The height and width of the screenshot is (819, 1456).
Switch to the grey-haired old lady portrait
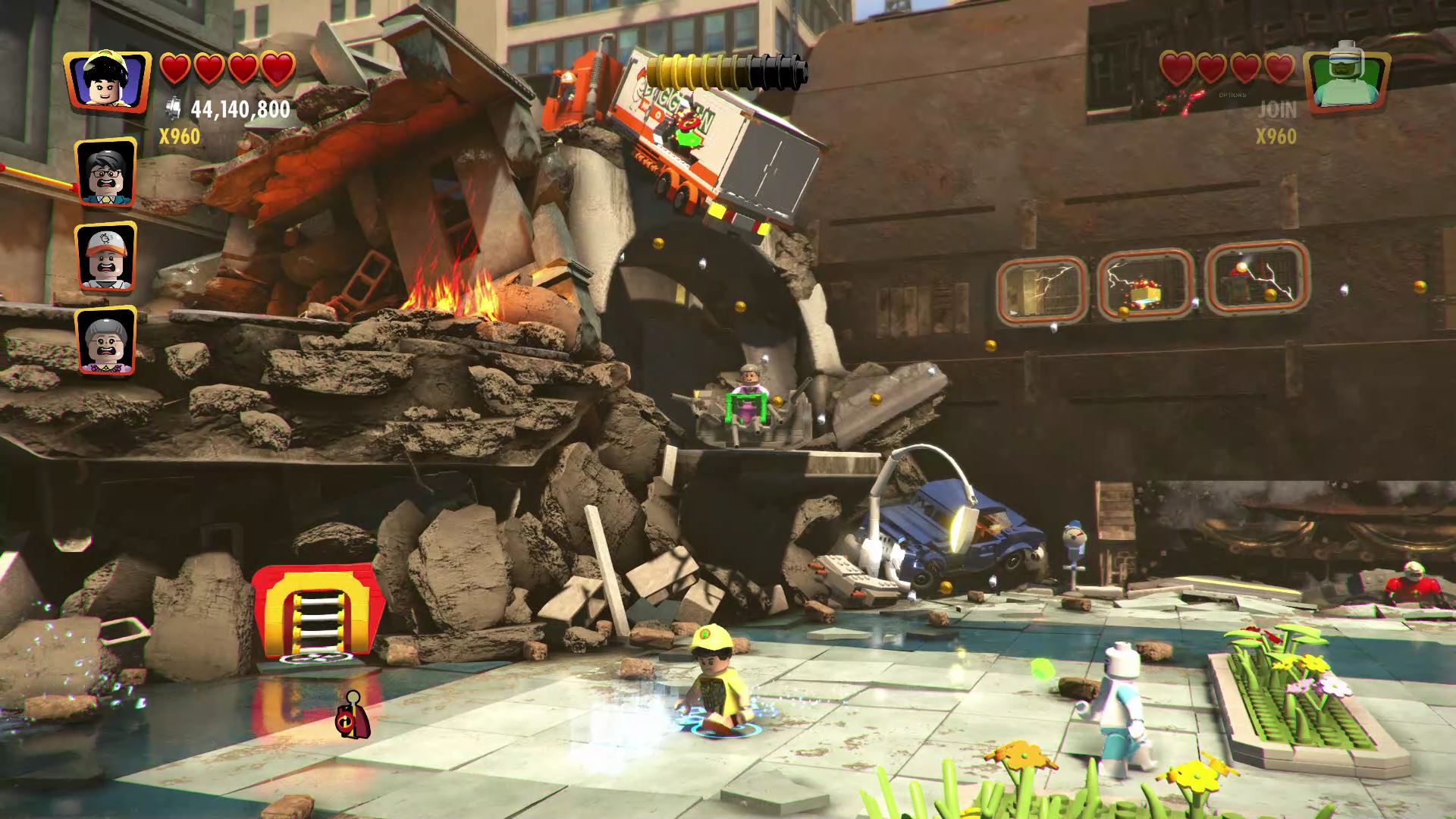click(x=106, y=341)
